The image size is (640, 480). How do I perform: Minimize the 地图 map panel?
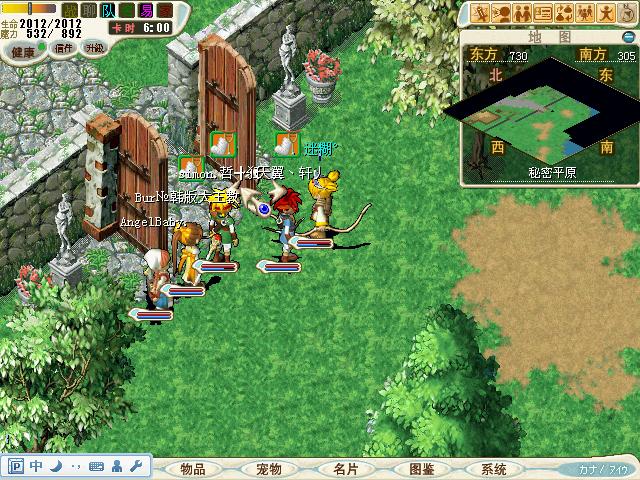point(627,37)
